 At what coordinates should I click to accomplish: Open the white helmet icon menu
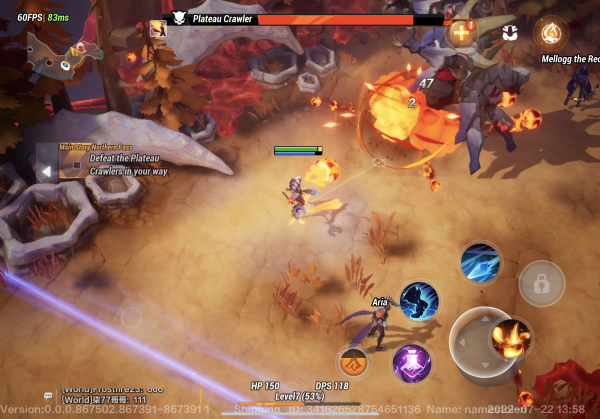click(509, 32)
